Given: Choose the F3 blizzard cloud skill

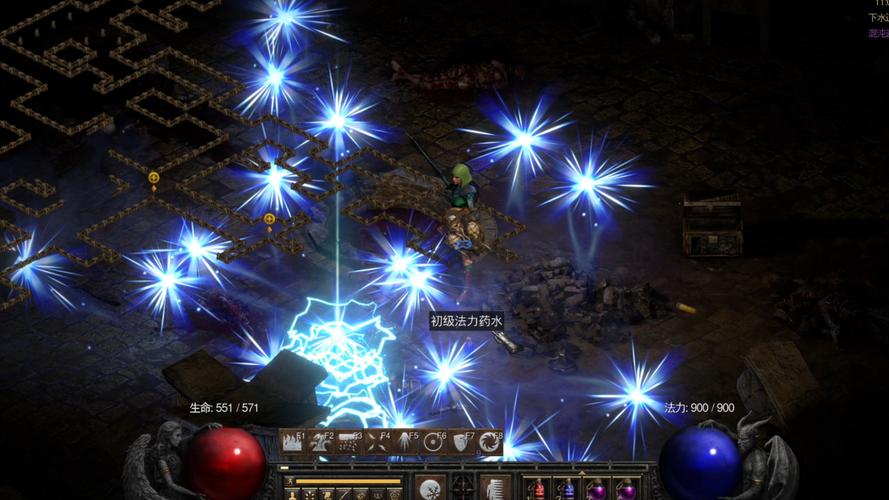Looking at the screenshot, I should coord(349,442).
